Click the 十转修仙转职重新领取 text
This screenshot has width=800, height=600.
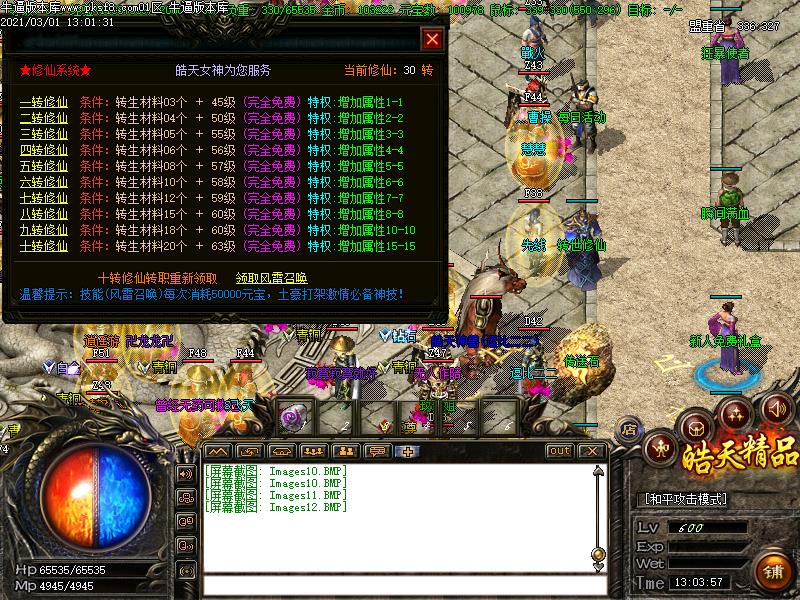click(157, 278)
